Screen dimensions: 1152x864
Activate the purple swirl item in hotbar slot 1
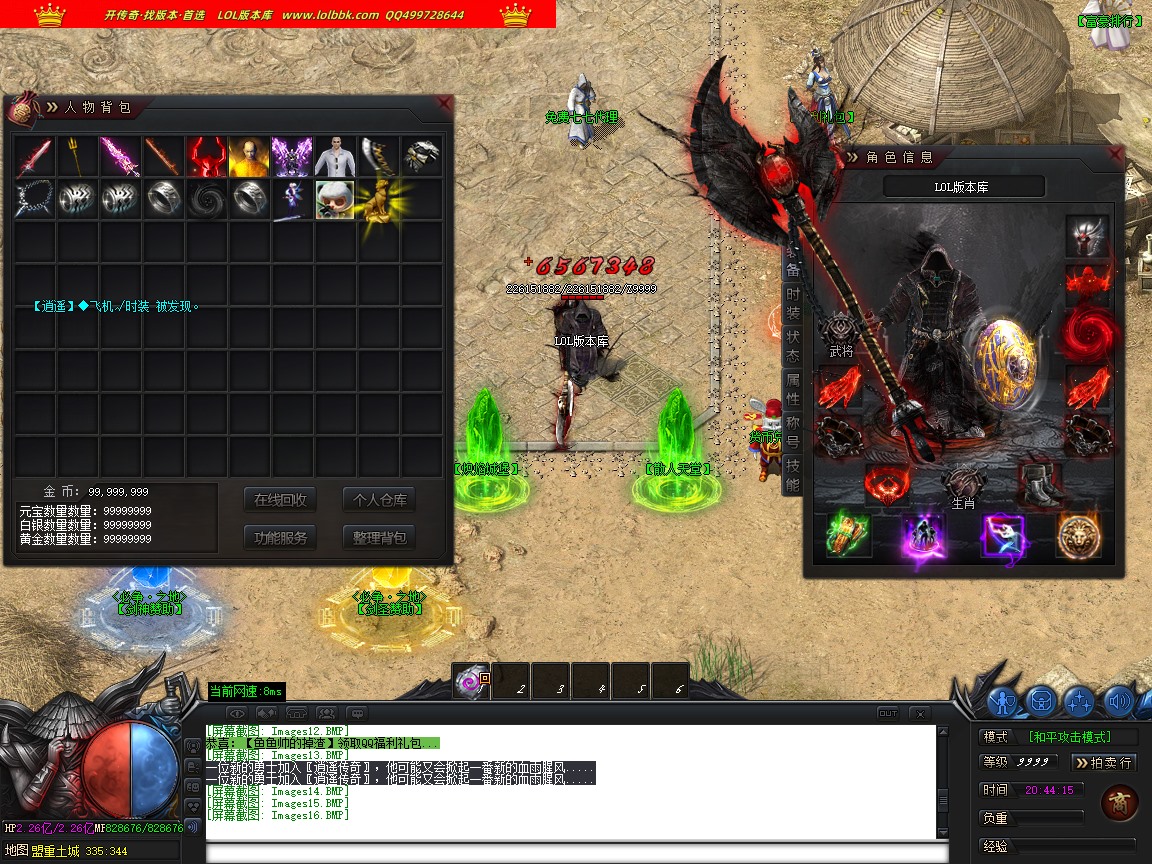(470, 681)
